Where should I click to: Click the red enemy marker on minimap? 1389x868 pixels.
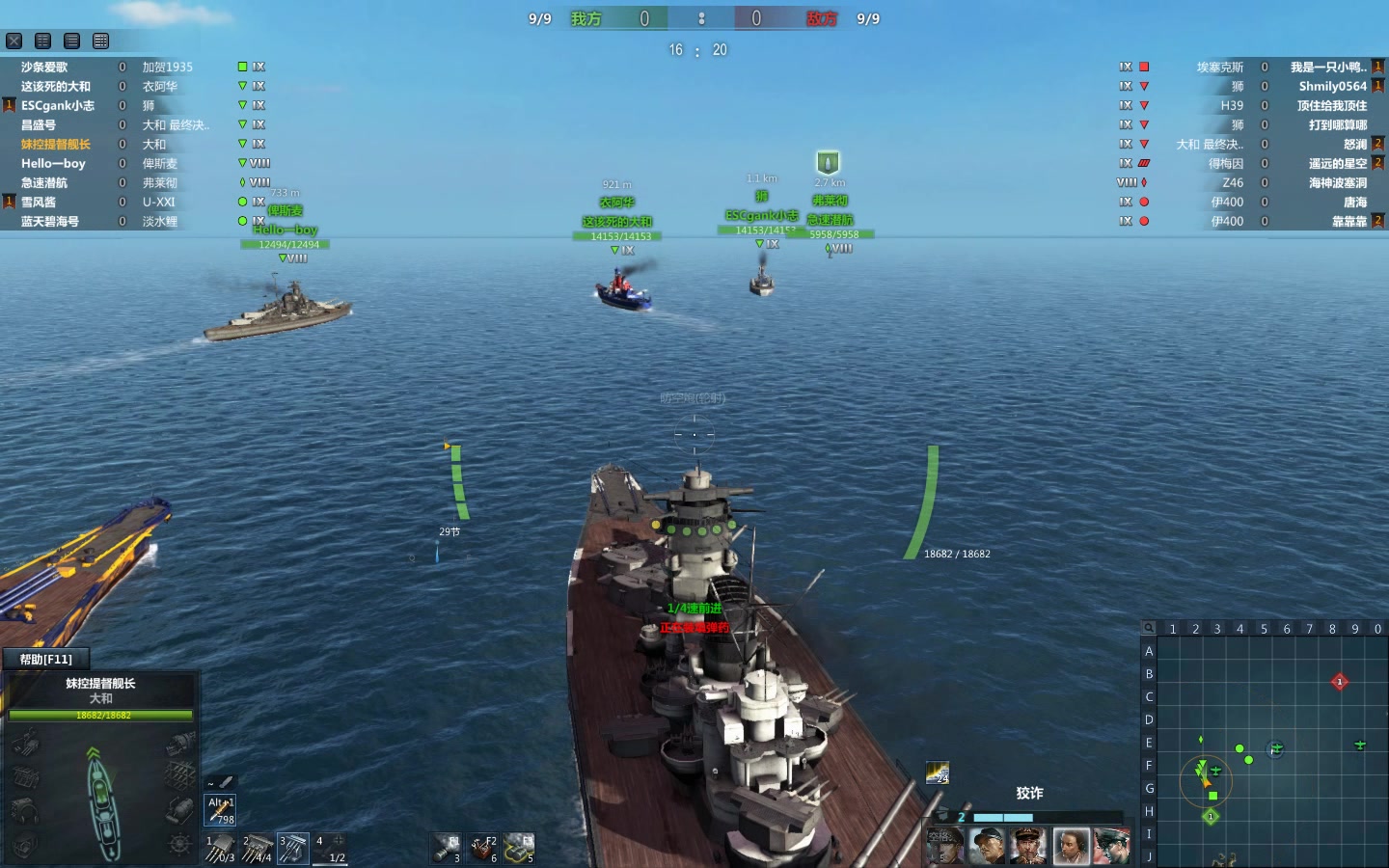1339,682
